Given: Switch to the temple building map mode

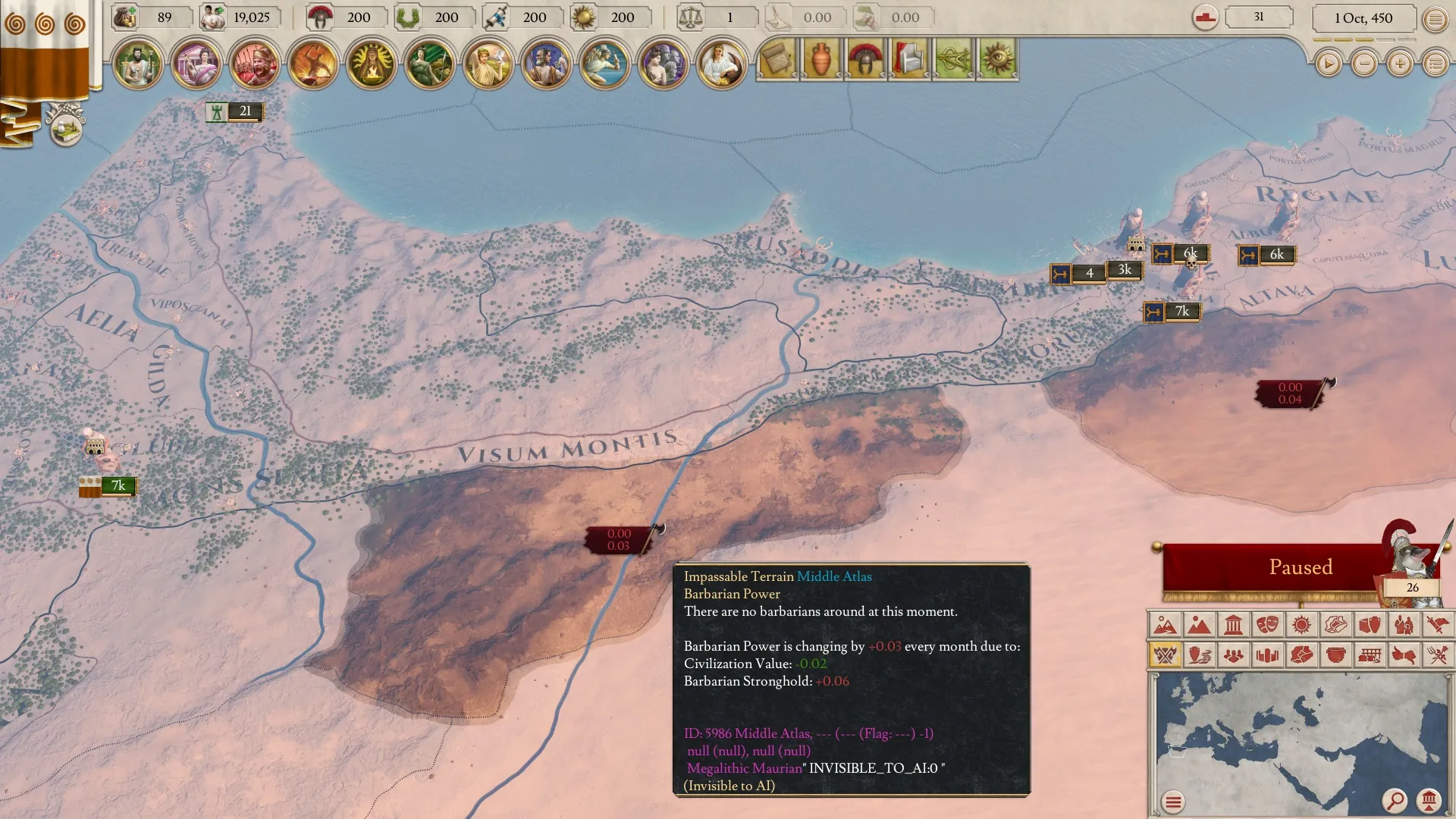Looking at the screenshot, I should 1233,625.
